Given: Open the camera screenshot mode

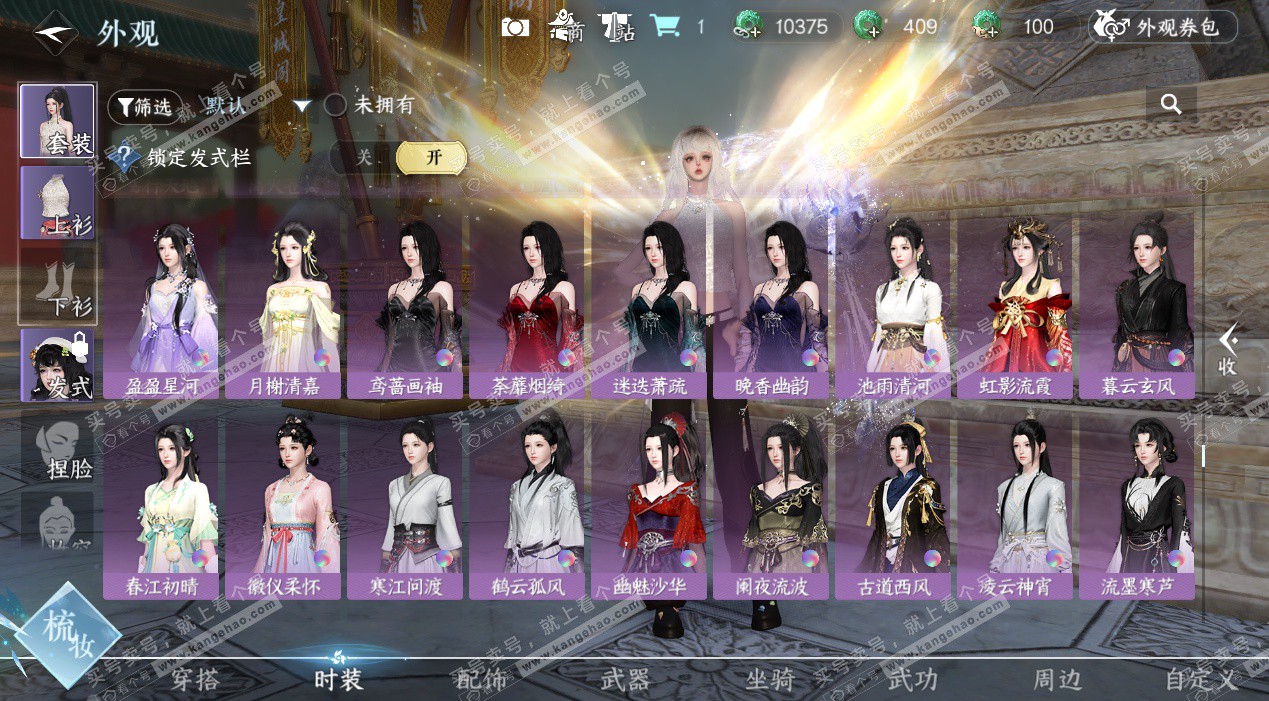Looking at the screenshot, I should coord(515,27).
